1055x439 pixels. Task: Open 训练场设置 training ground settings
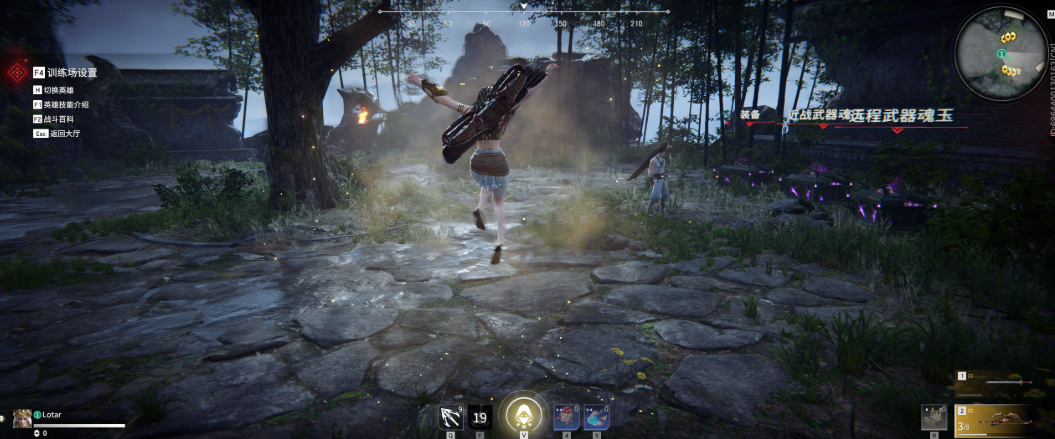tap(71, 73)
